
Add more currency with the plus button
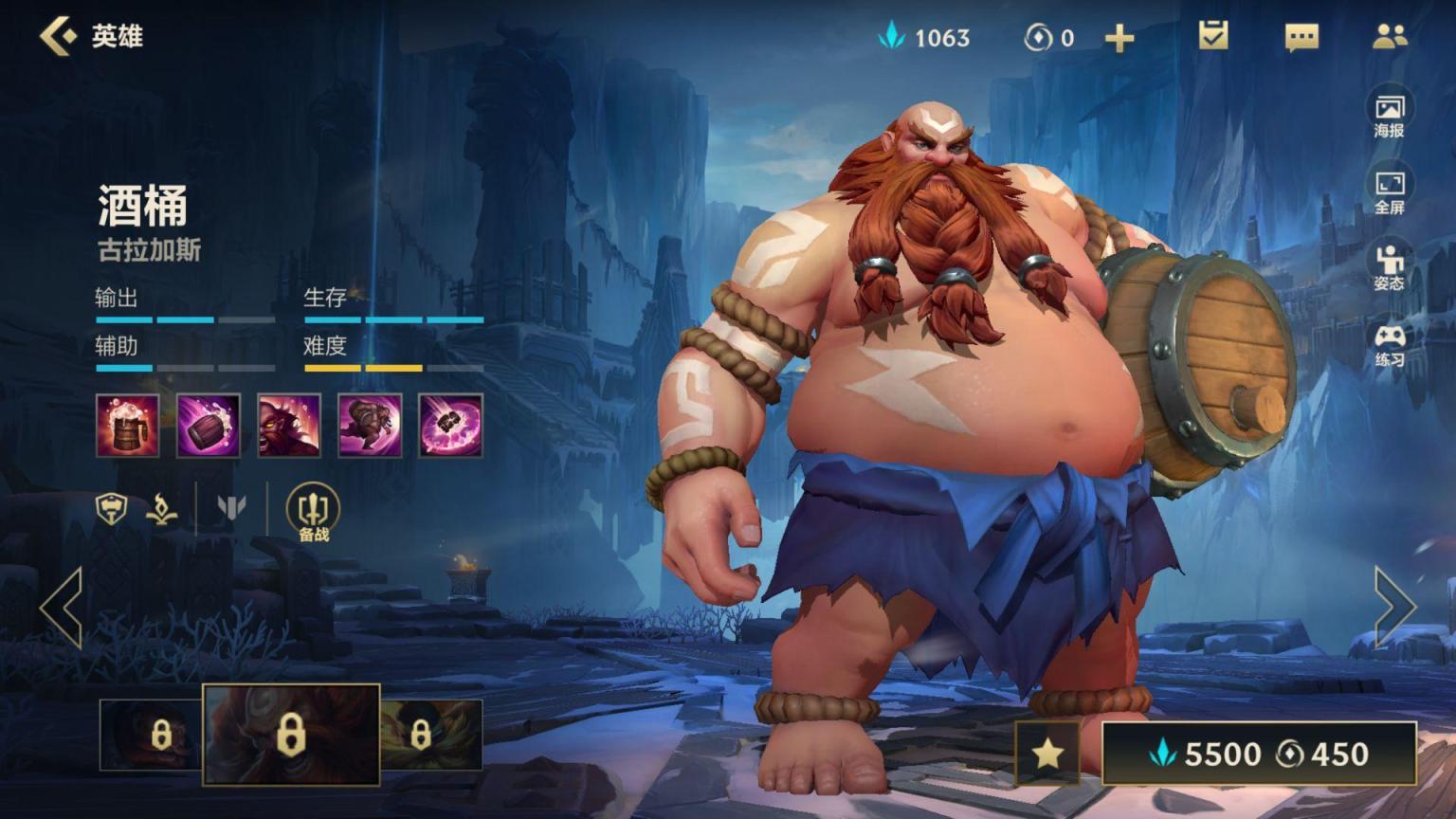click(1119, 38)
